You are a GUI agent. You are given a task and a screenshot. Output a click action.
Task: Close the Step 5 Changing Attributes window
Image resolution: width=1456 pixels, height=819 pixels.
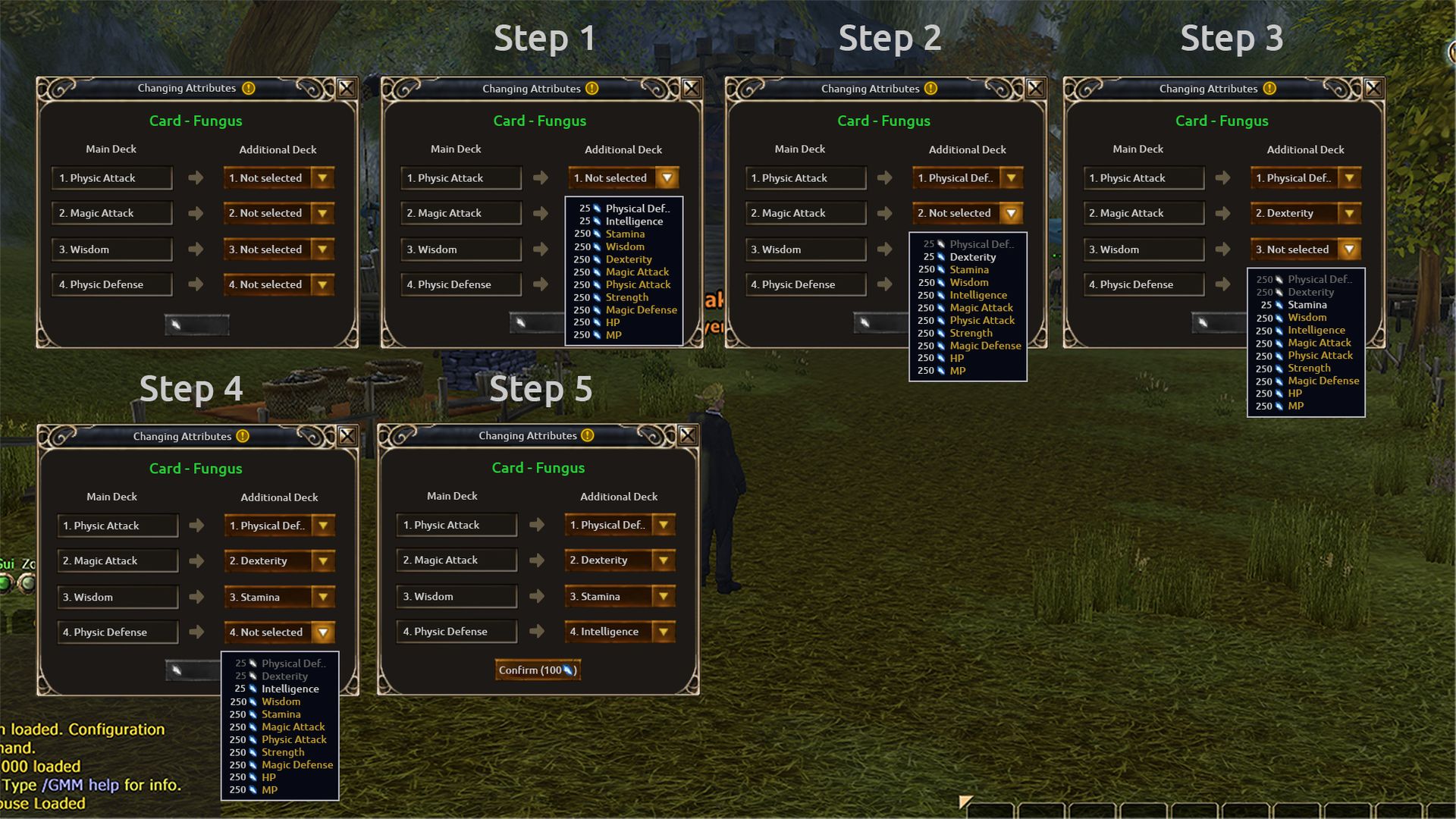coord(688,435)
